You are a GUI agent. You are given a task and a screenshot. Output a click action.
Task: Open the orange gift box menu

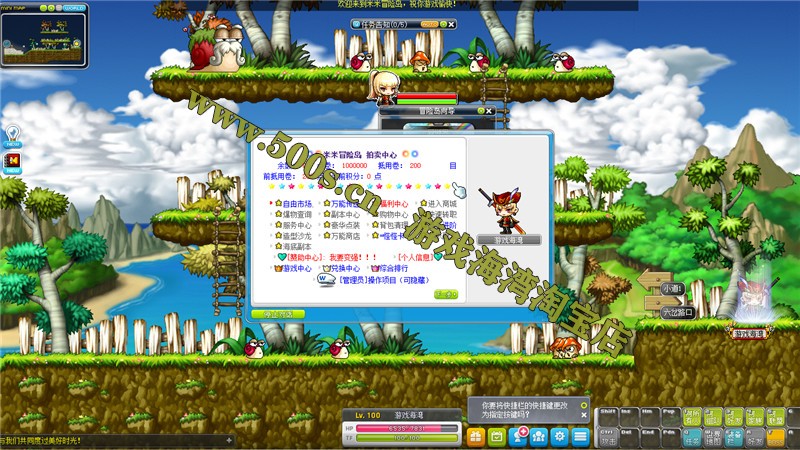point(474,435)
